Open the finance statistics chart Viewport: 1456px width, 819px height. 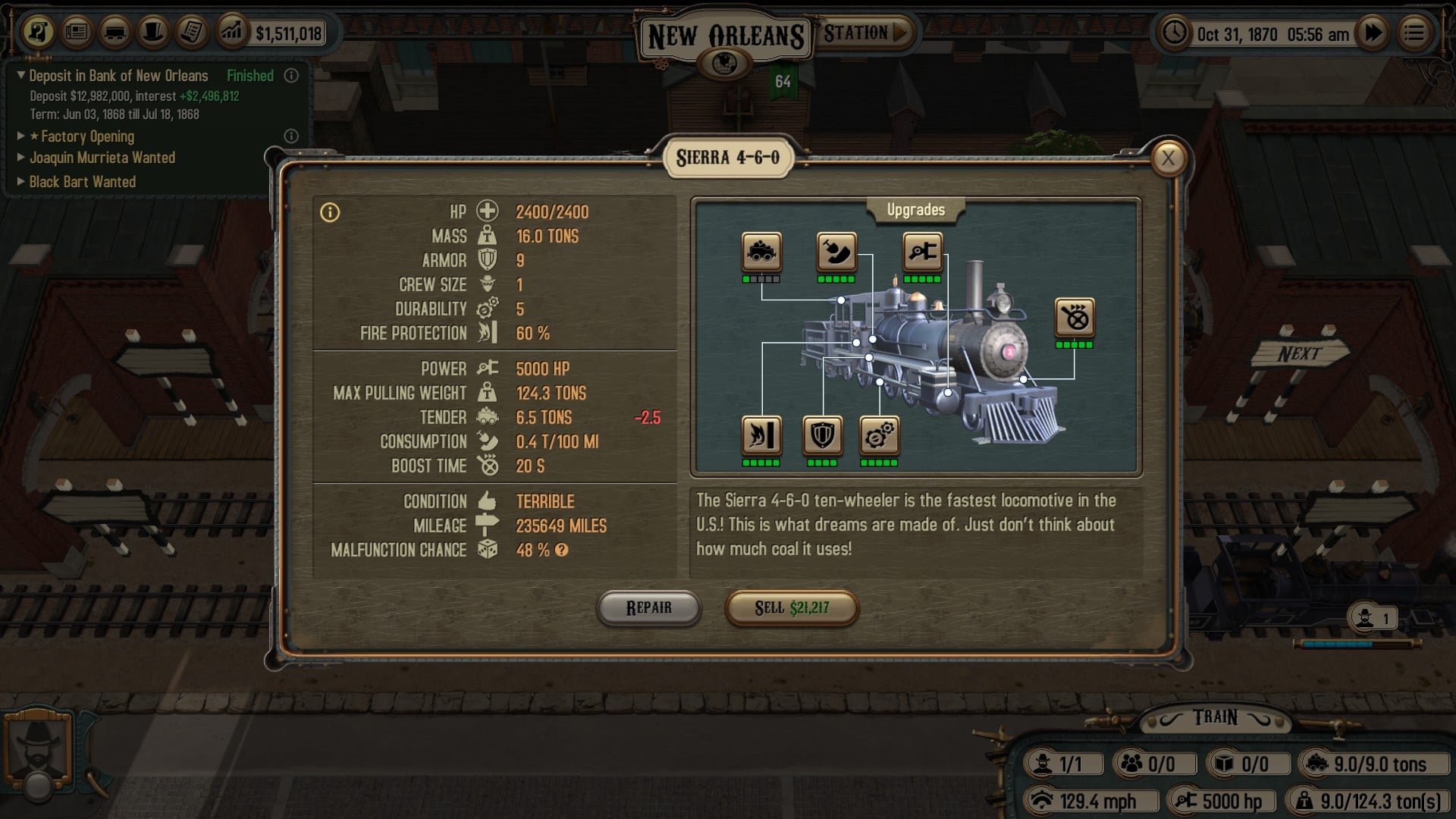coord(231,32)
